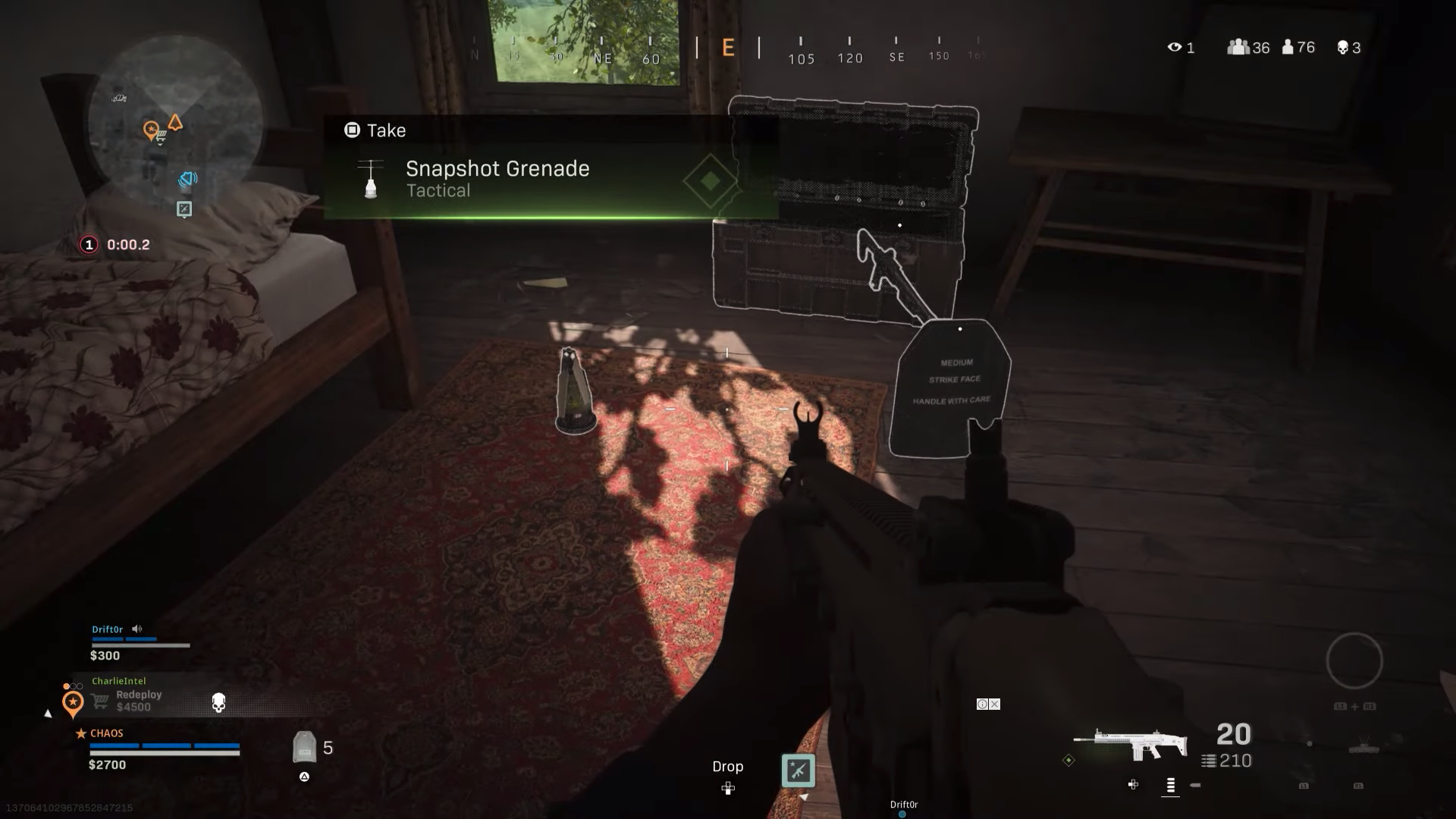Click the armor plate icon showing 5
The height and width of the screenshot is (819, 1456).
pyautogui.click(x=304, y=746)
